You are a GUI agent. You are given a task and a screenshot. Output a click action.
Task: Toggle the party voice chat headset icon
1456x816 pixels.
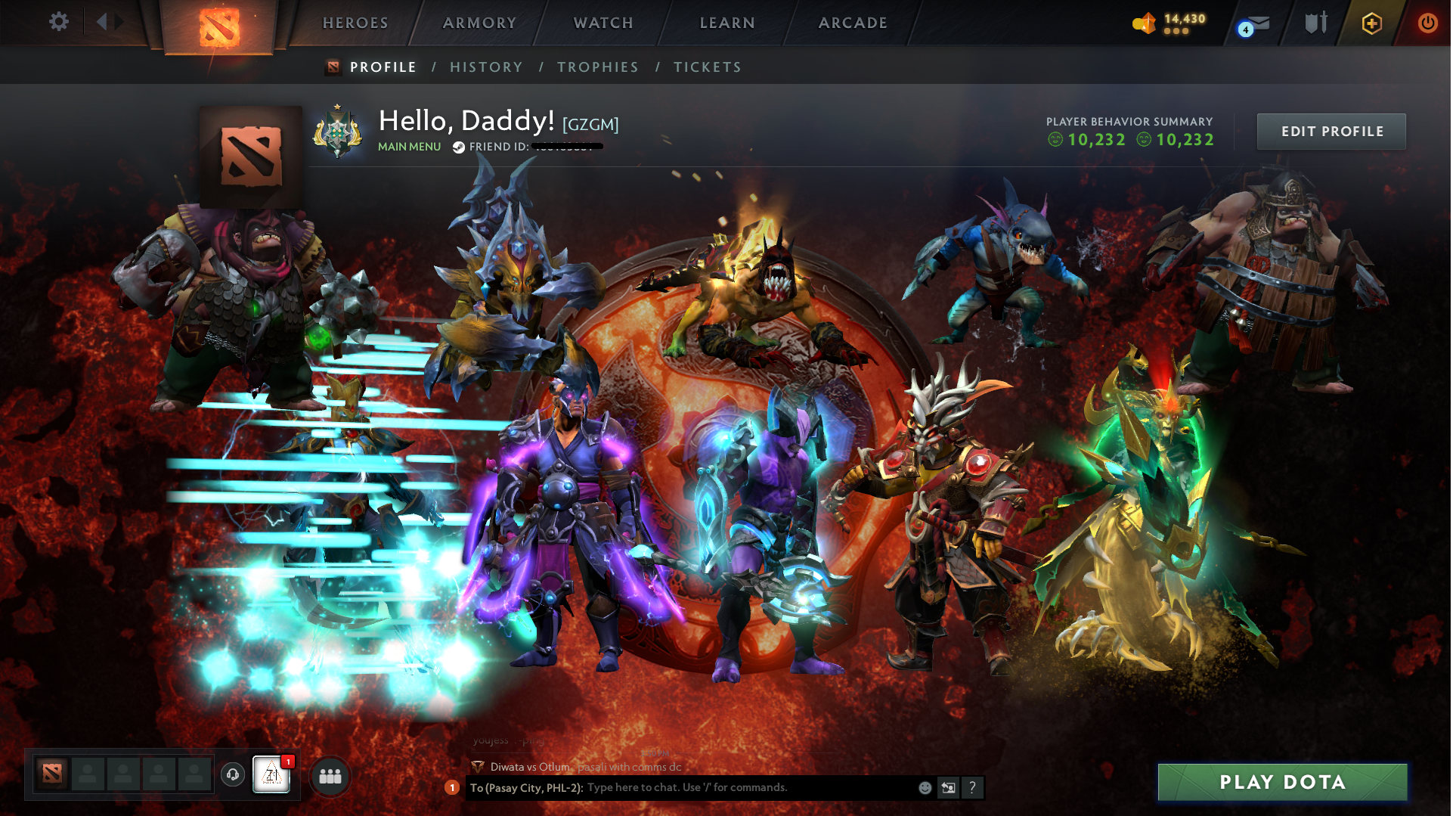pyautogui.click(x=231, y=775)
